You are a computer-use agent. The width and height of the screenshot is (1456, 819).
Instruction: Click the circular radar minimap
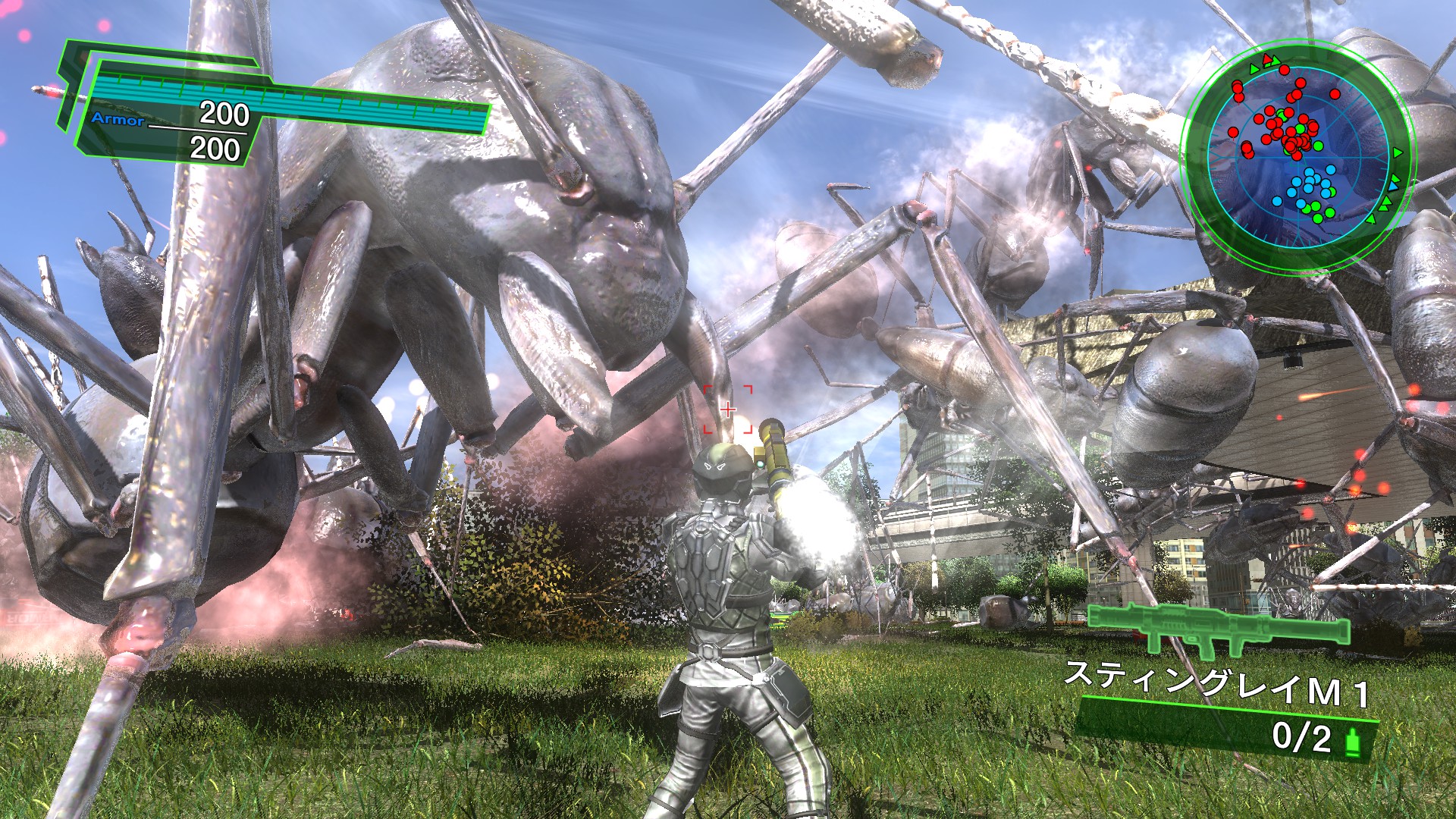1298,154
